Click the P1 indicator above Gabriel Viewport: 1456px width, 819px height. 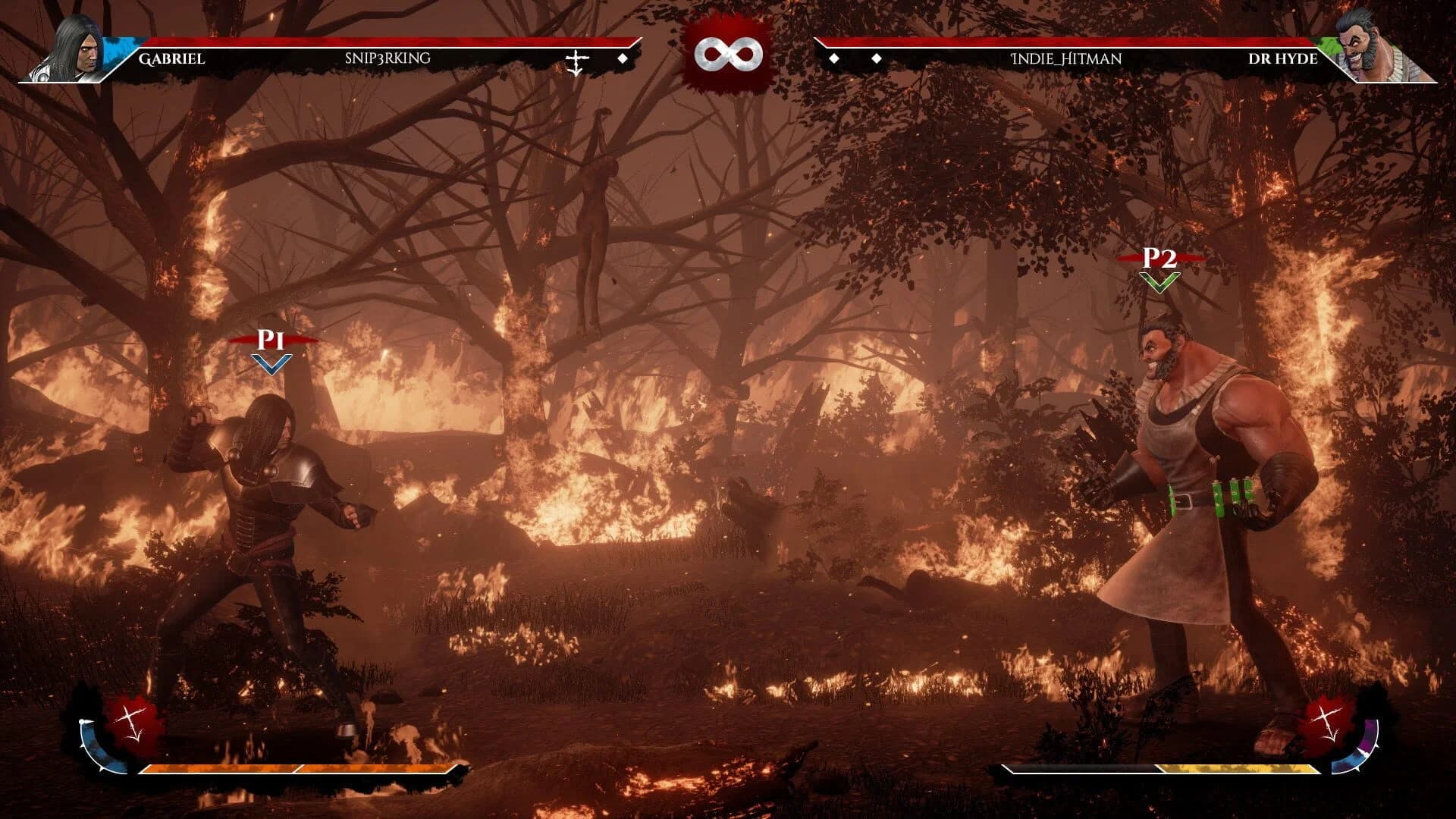point(270,343)
